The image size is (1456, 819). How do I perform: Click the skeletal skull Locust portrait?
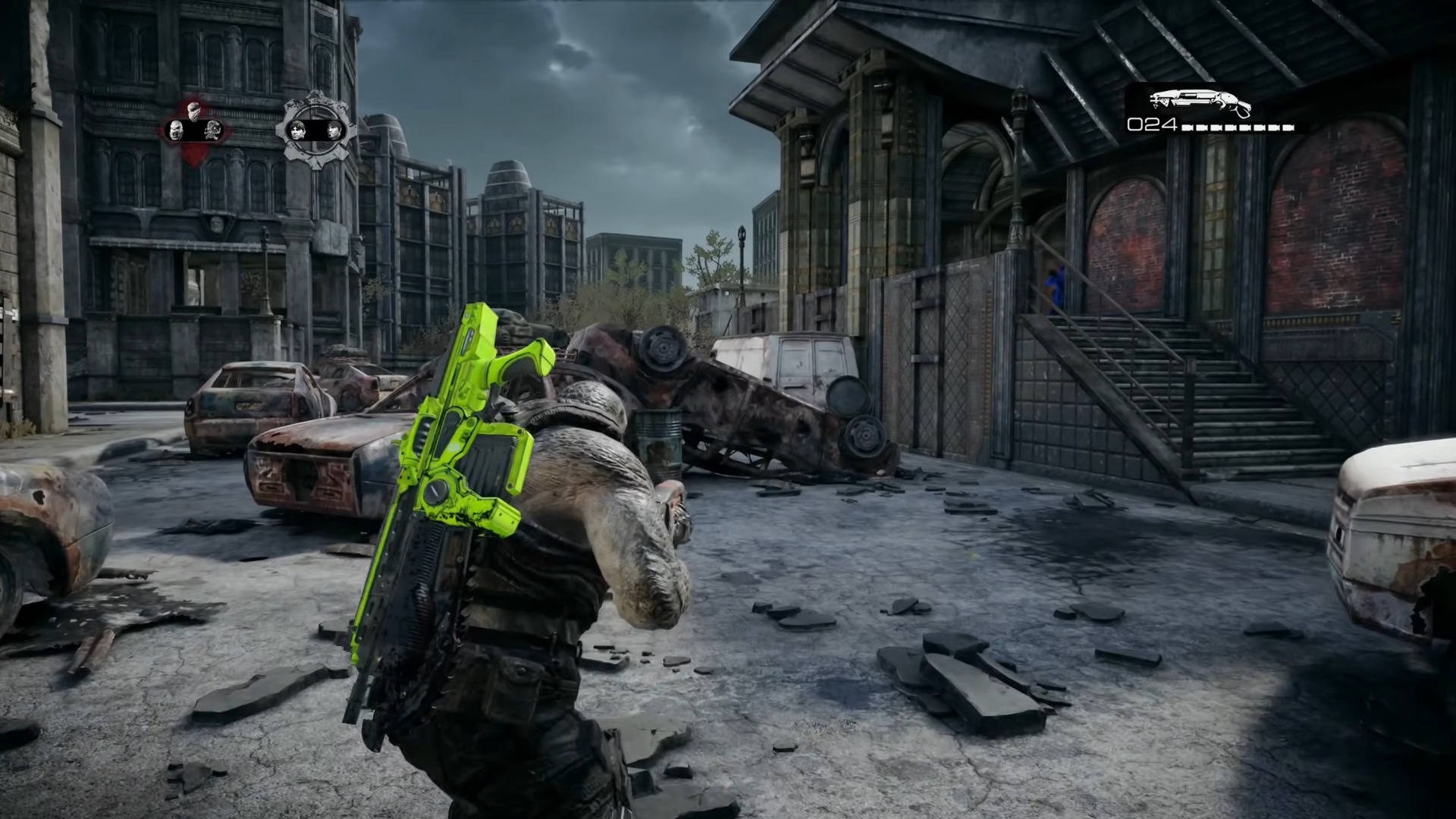coord(213,130)
